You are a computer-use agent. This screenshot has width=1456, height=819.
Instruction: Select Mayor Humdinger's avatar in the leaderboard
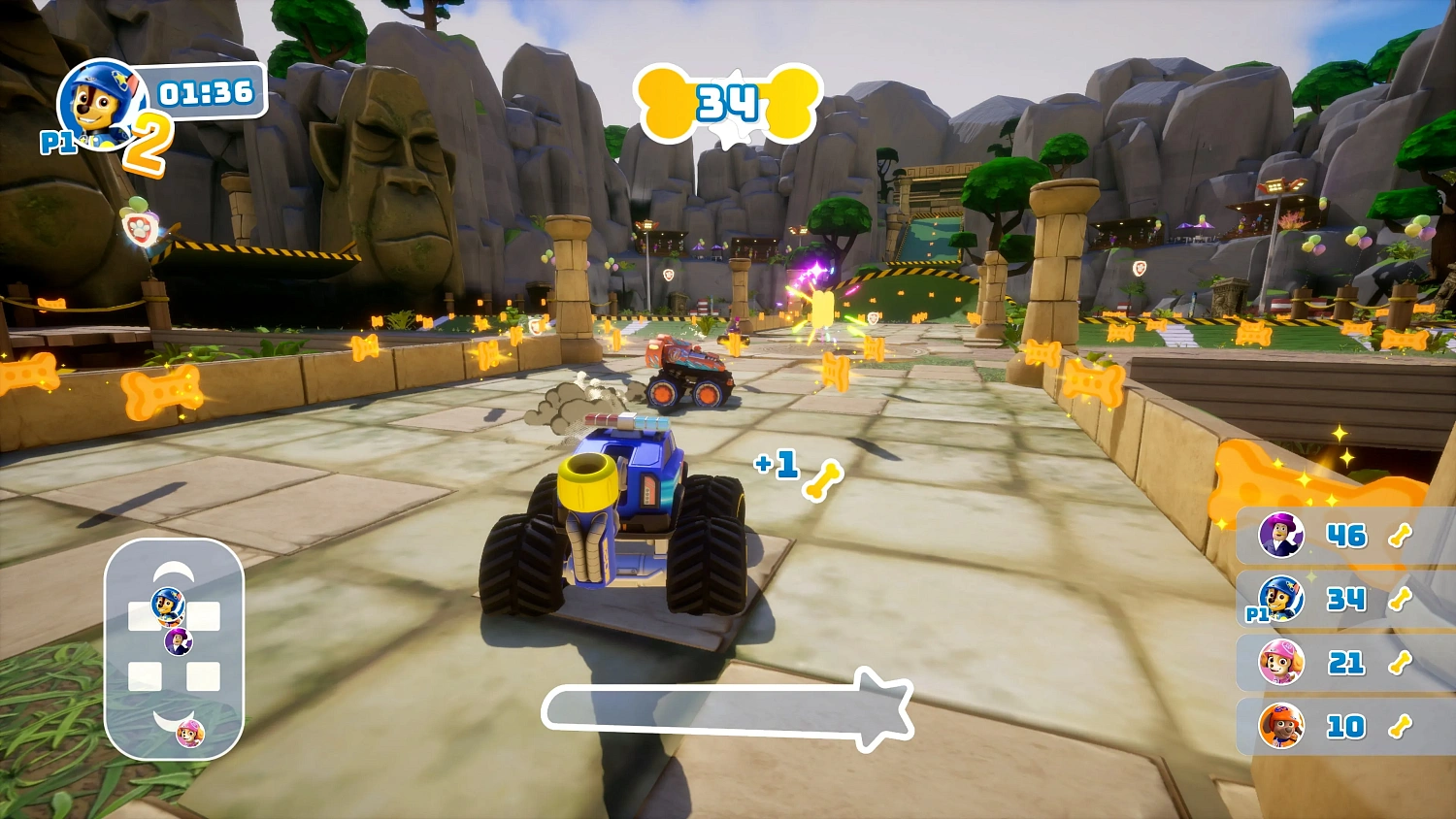click(1281, 537)
